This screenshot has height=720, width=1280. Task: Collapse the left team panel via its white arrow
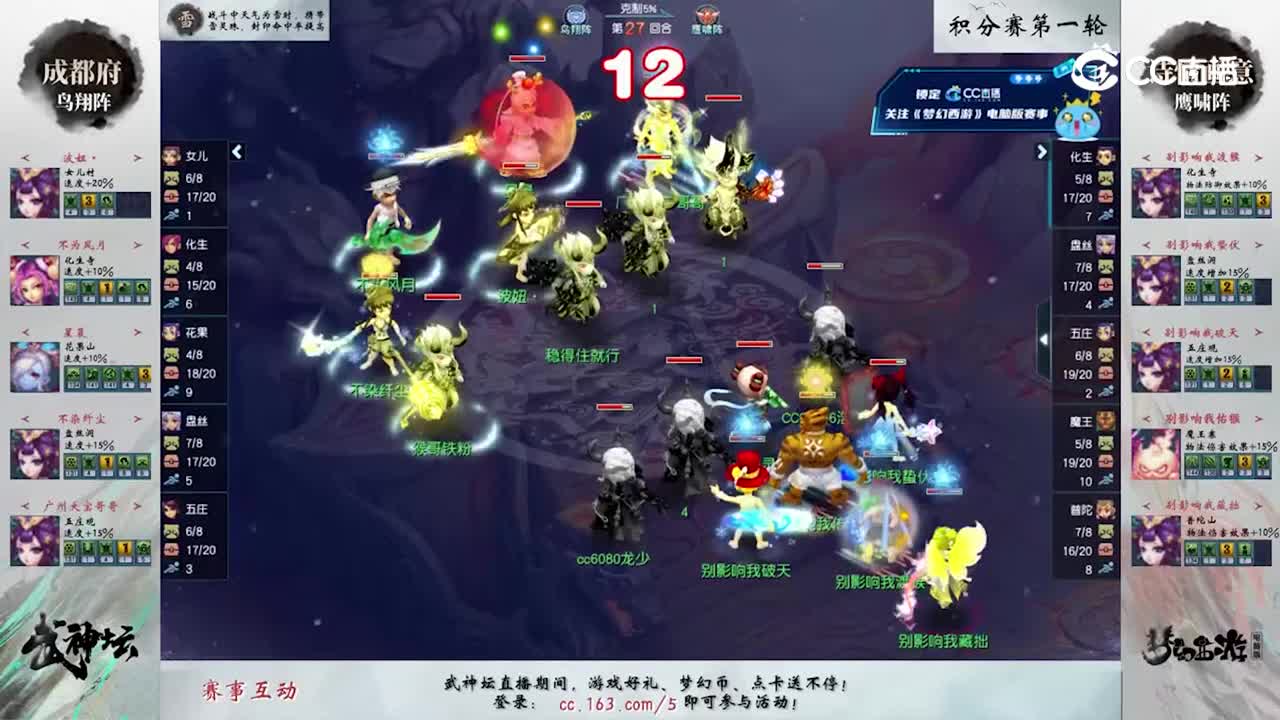tap(236, 152)
